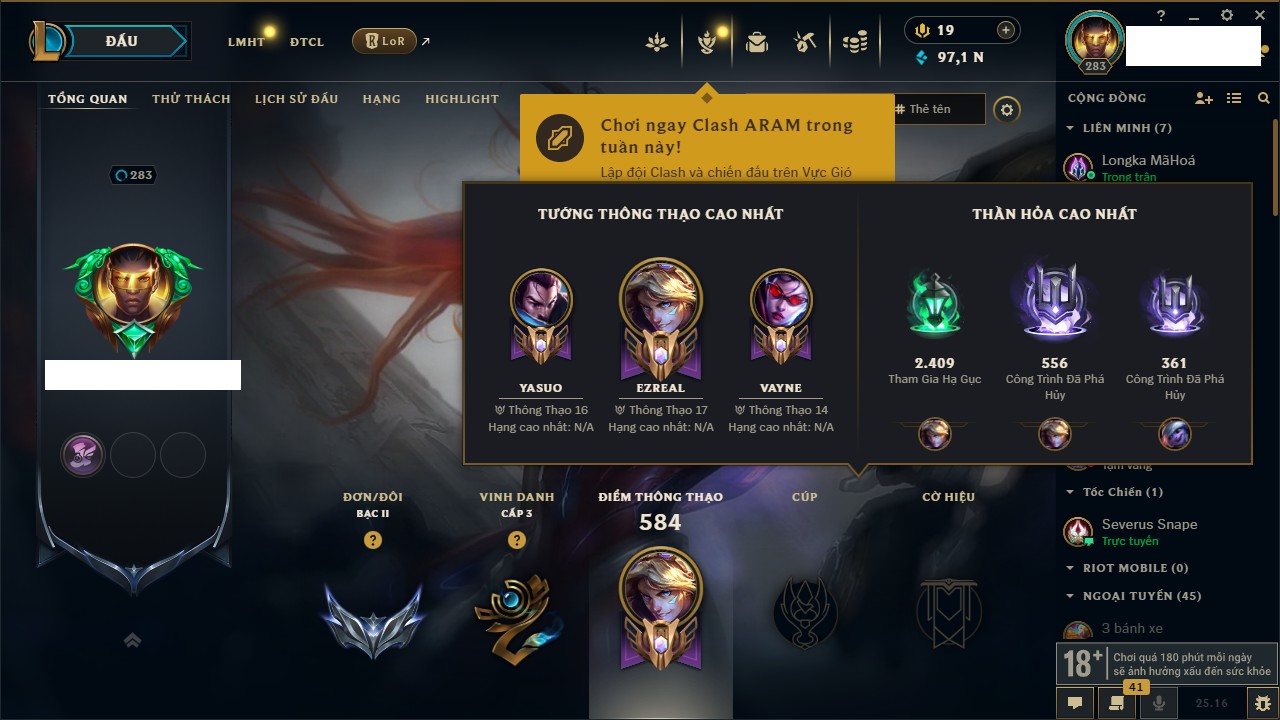The width and height of the screenshot is (1280, 720).
Task: Add more RP with the plus button
Action: 1006,30
